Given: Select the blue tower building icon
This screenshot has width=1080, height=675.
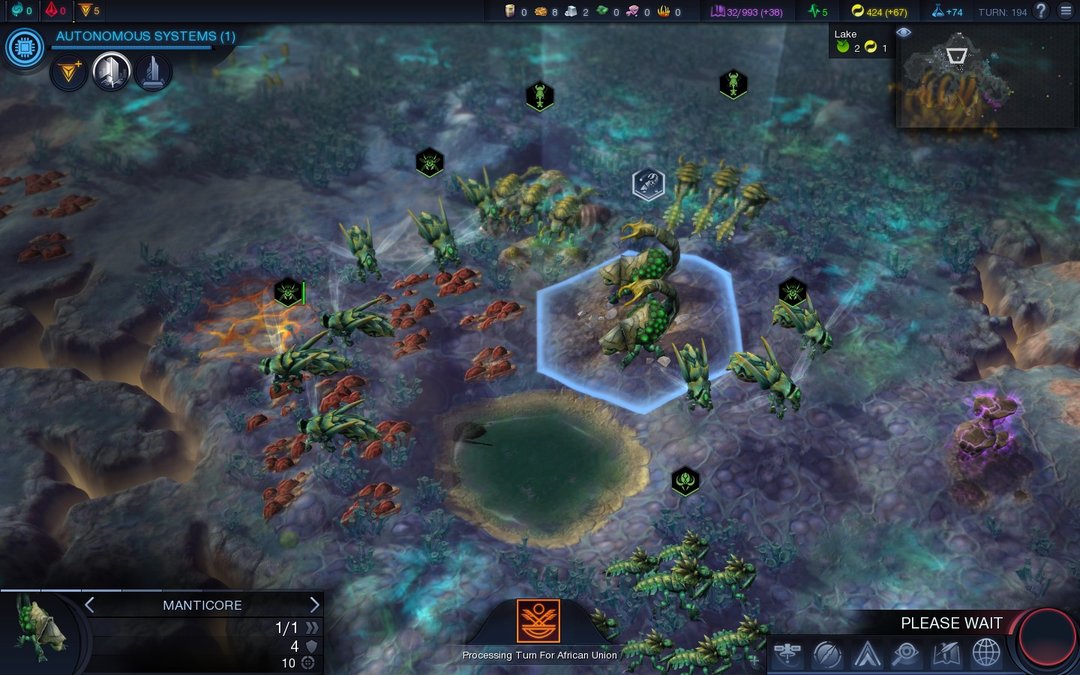Looking at the screenshot, I should tap(153, 72).
